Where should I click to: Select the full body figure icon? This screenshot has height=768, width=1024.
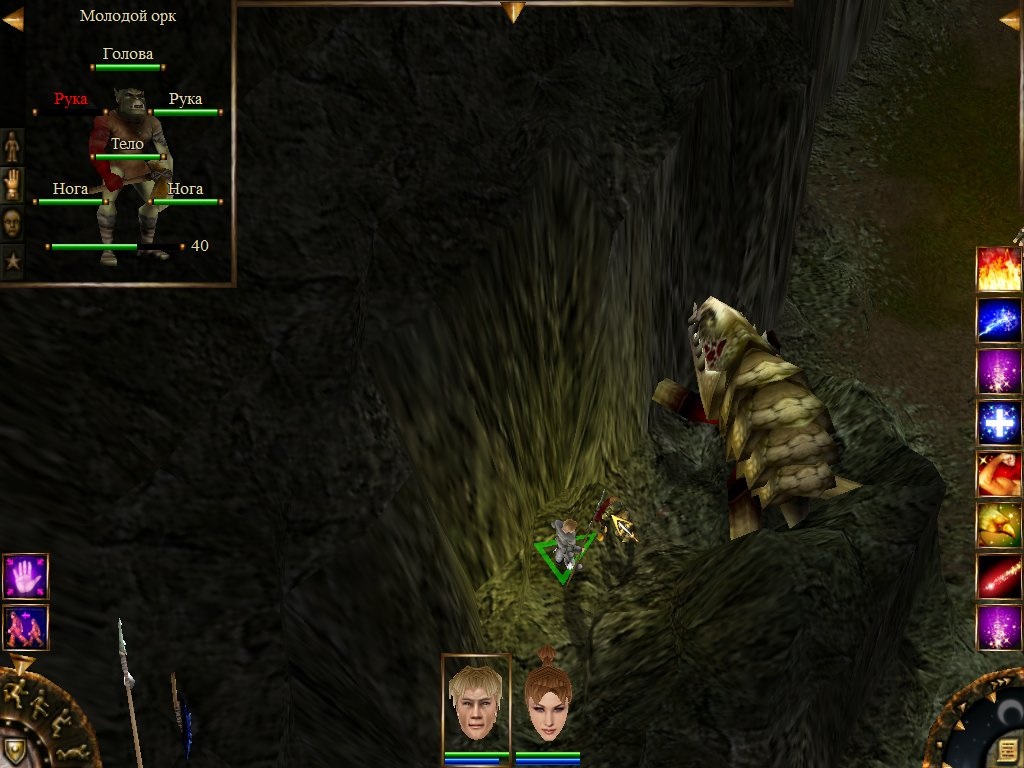[12, 147]
